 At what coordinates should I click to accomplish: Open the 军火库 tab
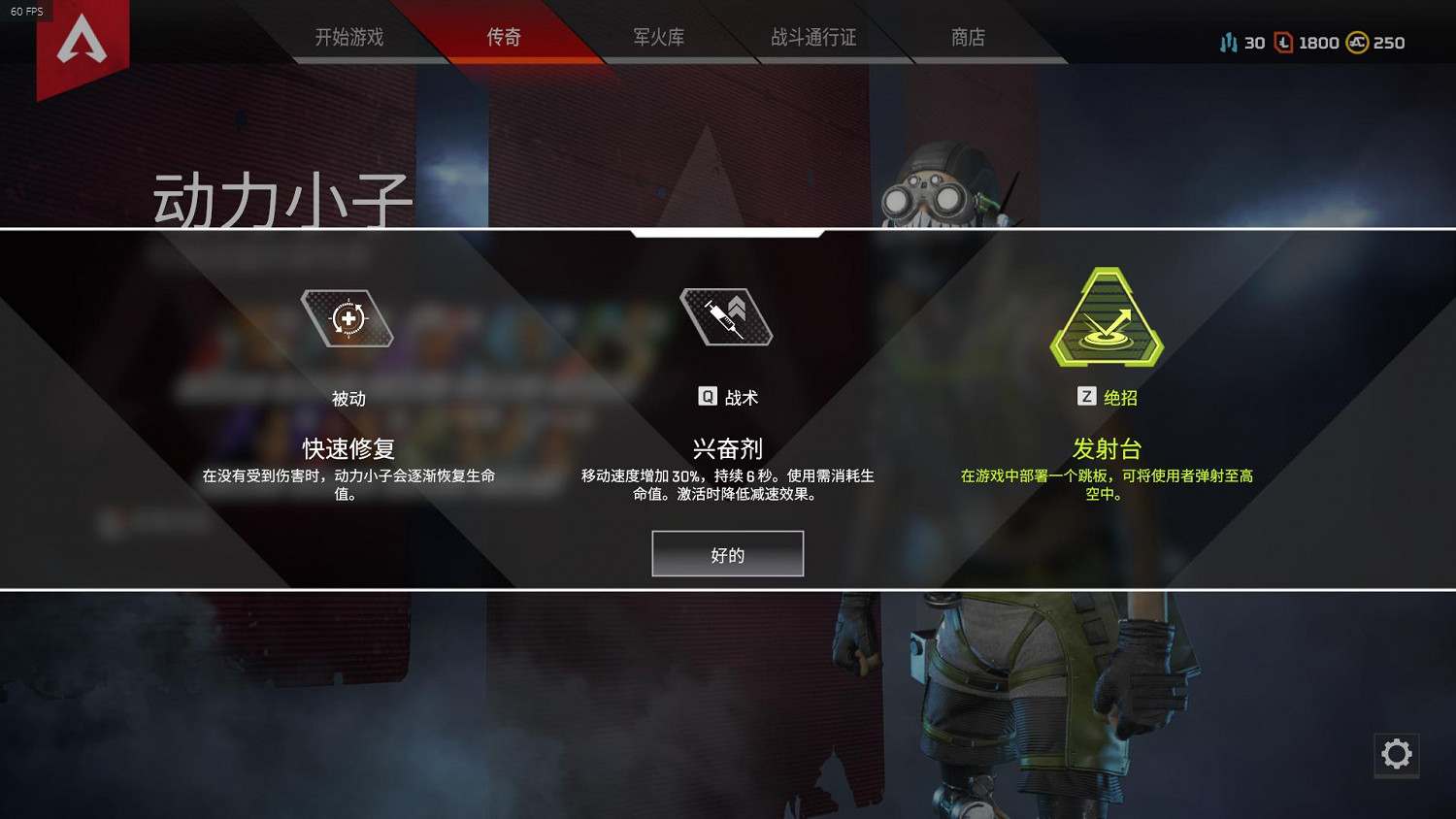[656, 37]
